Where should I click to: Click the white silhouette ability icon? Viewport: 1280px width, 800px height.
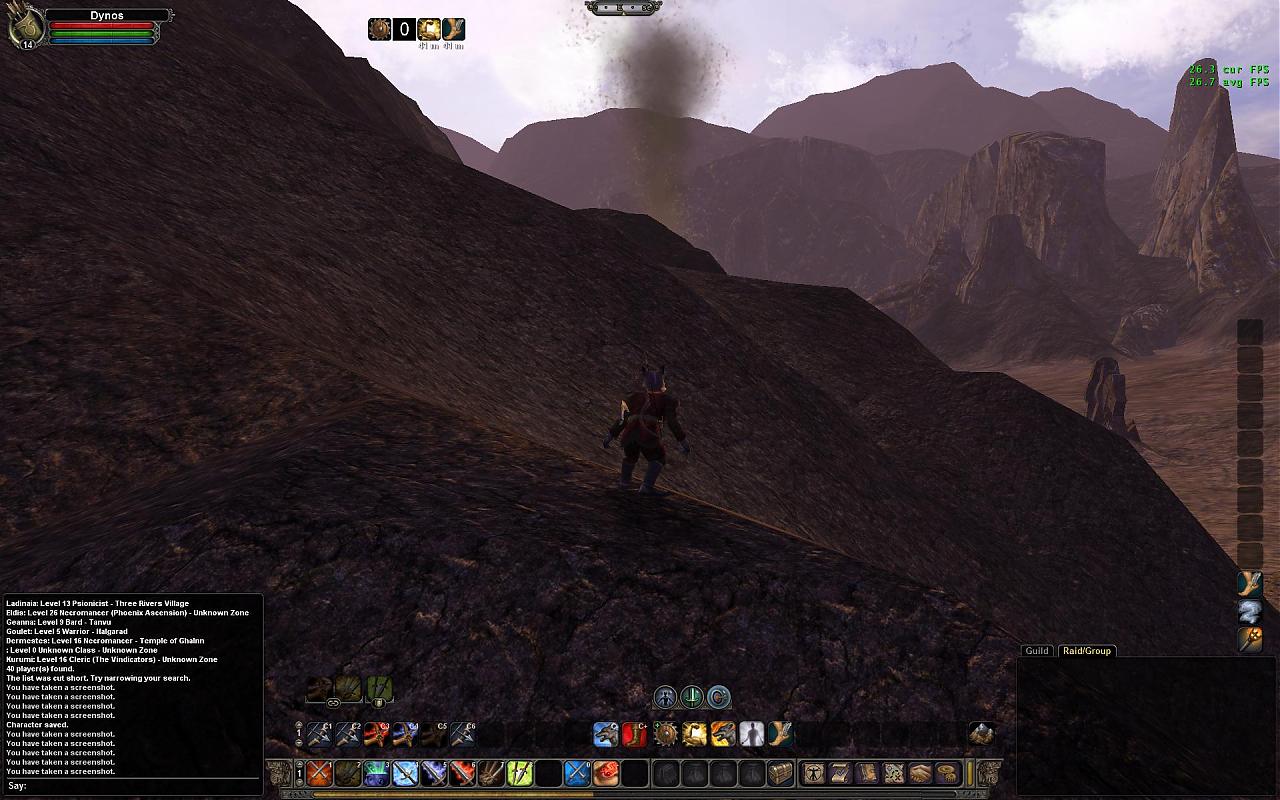[x=751, y=735]
